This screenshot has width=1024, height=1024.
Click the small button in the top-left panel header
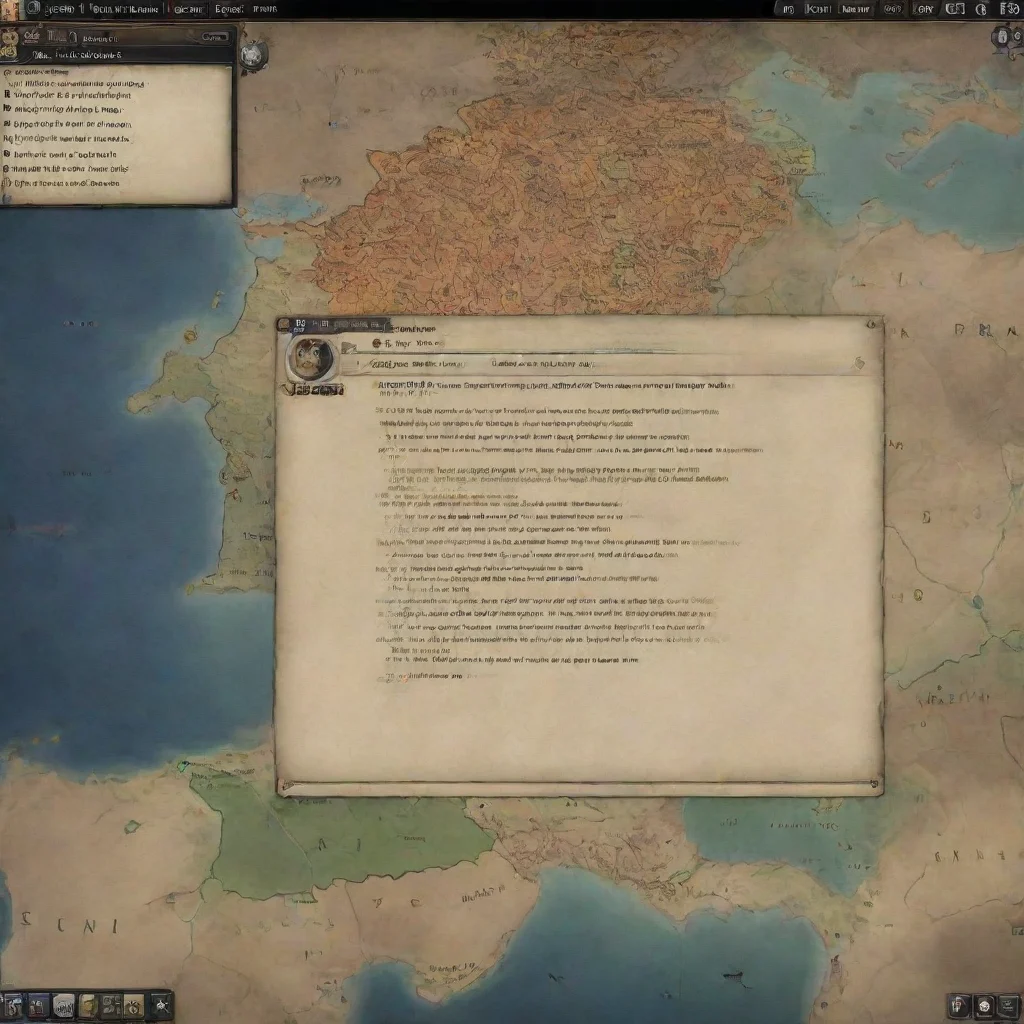(214, 37)
